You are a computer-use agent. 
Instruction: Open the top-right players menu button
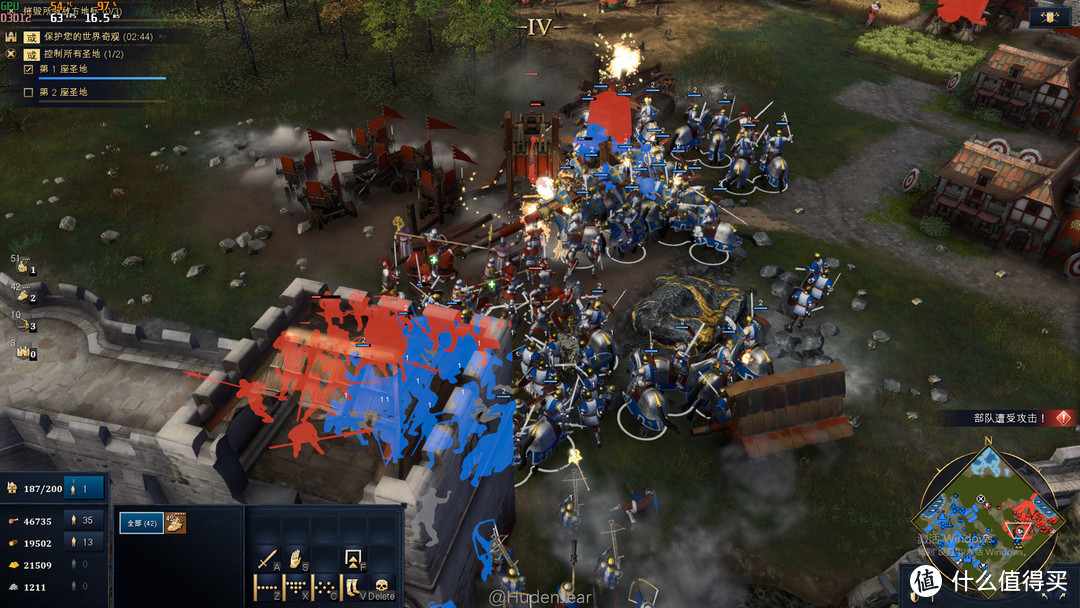(x=1049, y=17)
